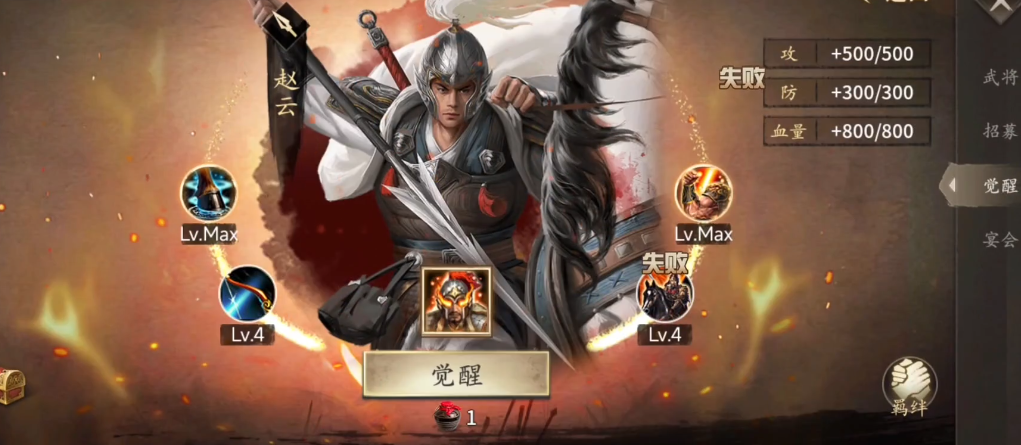
Task: Open the 羁绊 bond fist button
Action: pos(909,386)
